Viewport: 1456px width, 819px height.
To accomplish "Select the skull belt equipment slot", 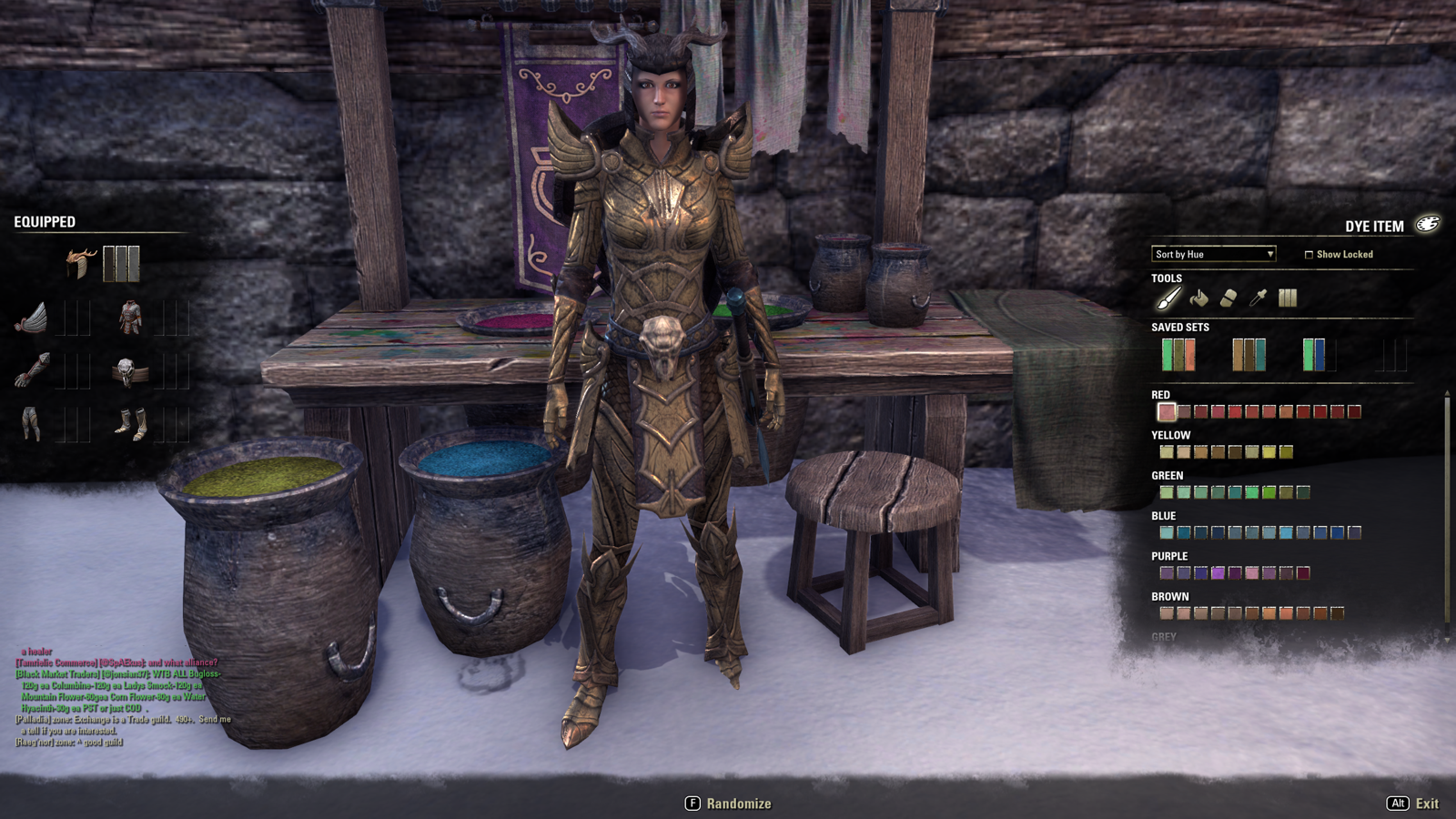I will (128, 371).
